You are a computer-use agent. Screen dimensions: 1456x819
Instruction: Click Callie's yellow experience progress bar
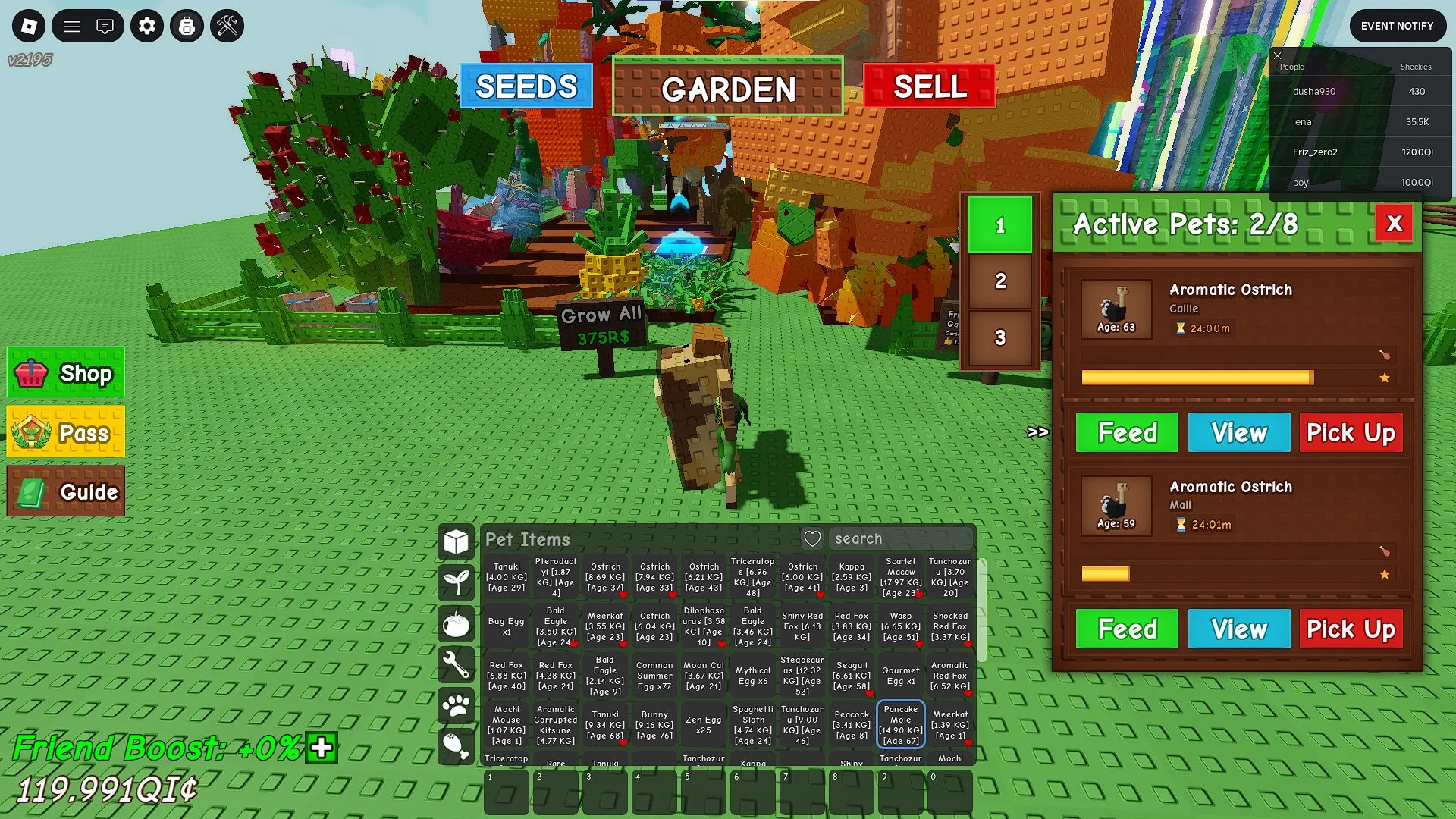(1197, 377)
